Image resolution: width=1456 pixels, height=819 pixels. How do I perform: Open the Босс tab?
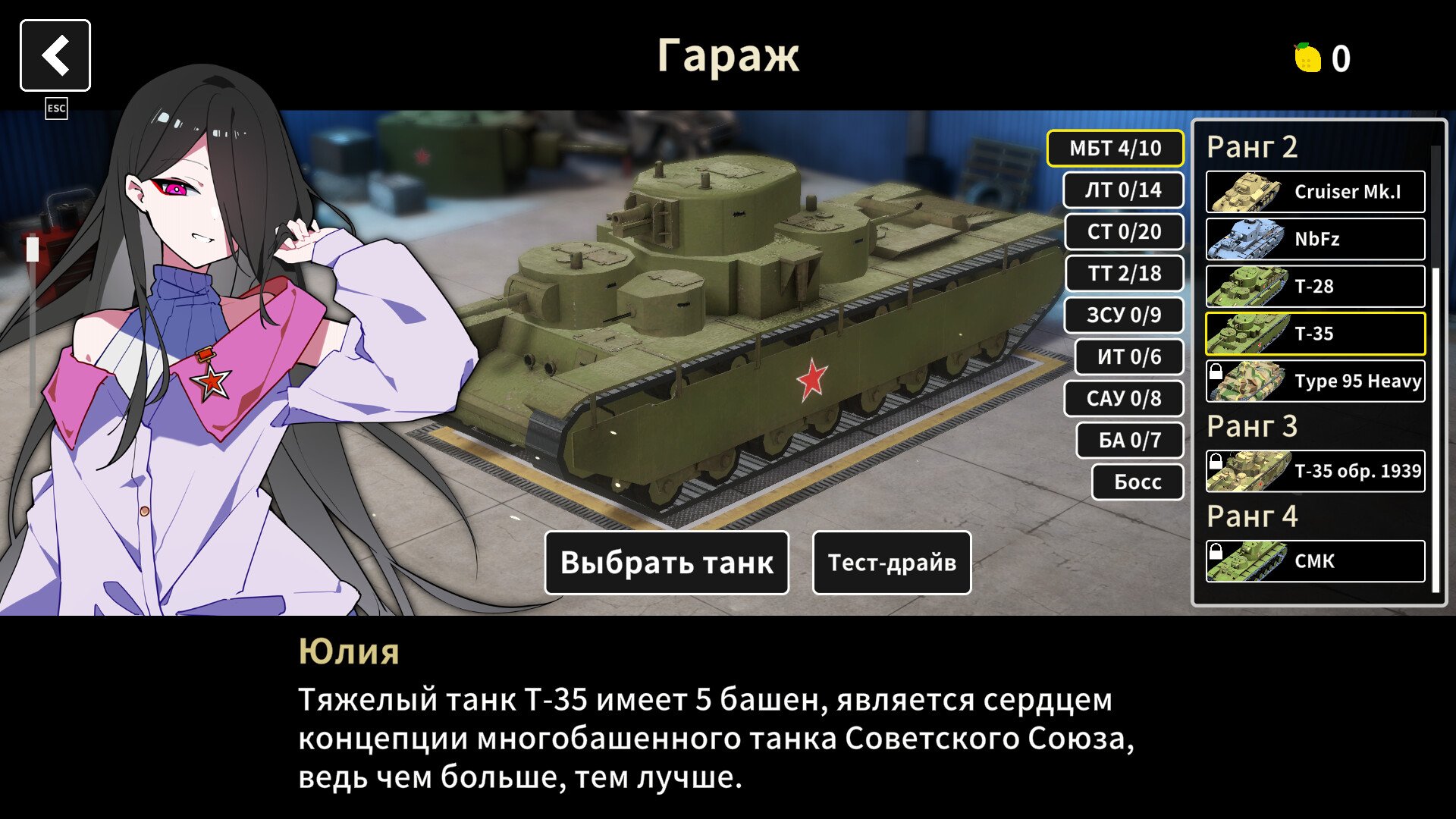[1137, 482]
